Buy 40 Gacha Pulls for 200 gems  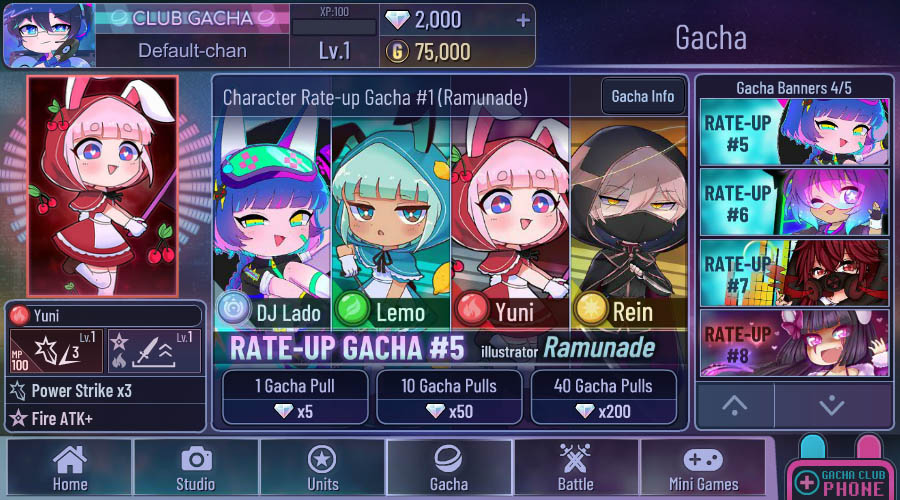tap(603, 397)
